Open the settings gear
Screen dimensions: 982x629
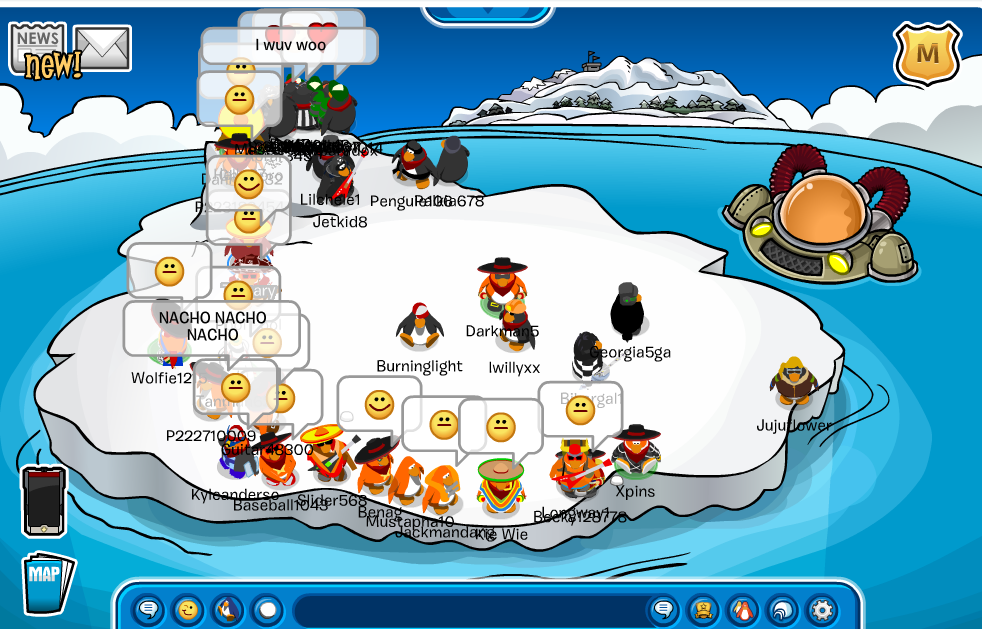click(x=821, y=609)
